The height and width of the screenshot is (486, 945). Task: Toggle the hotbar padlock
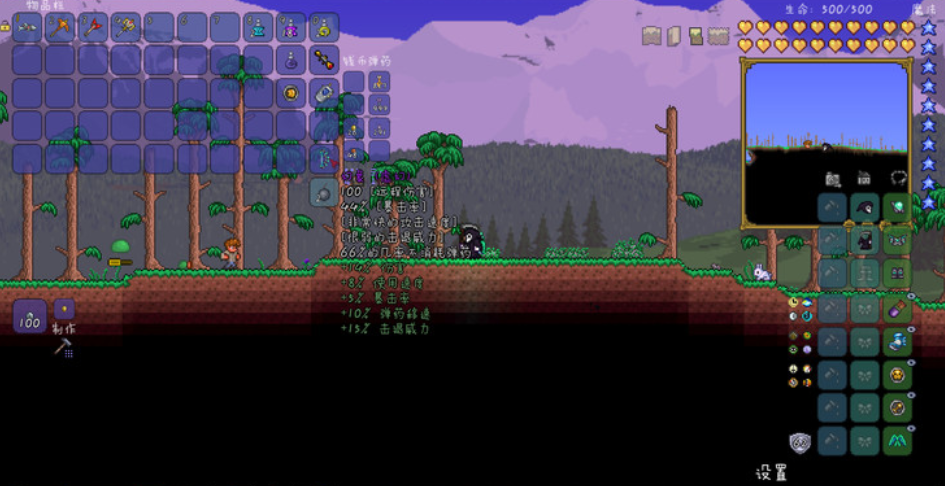pos(5,27)
